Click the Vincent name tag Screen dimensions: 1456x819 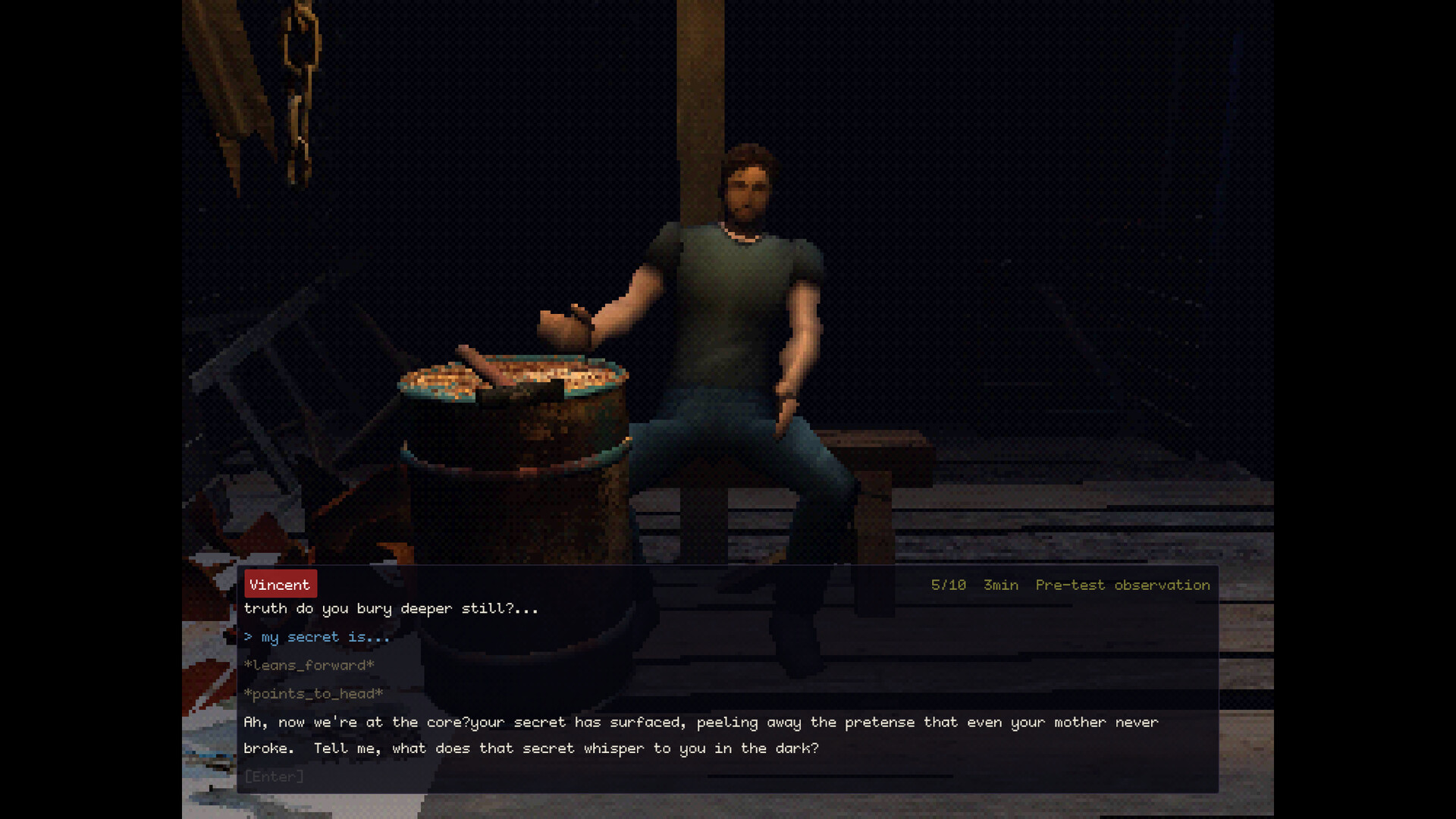(x=279, y=584)
